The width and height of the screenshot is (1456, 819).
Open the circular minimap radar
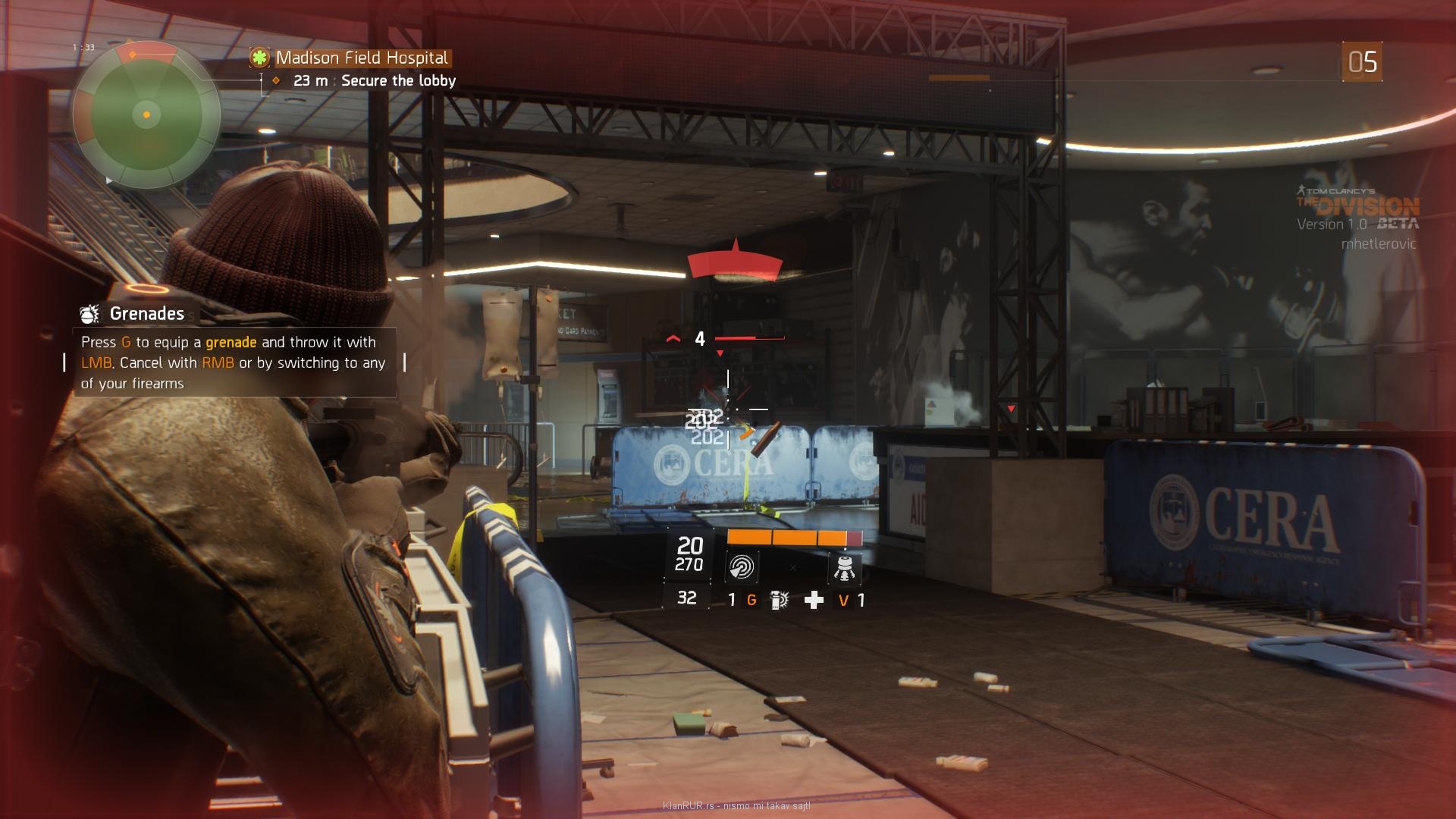[146, 115]
